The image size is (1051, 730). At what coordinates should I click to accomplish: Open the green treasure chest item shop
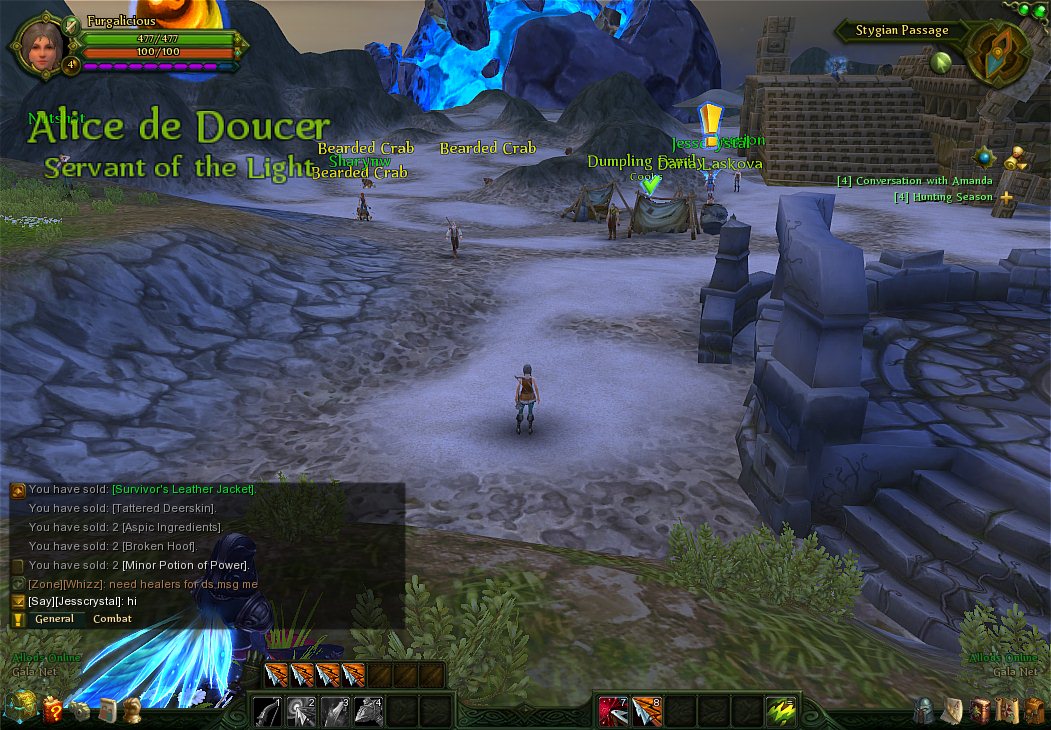point(21,709)
